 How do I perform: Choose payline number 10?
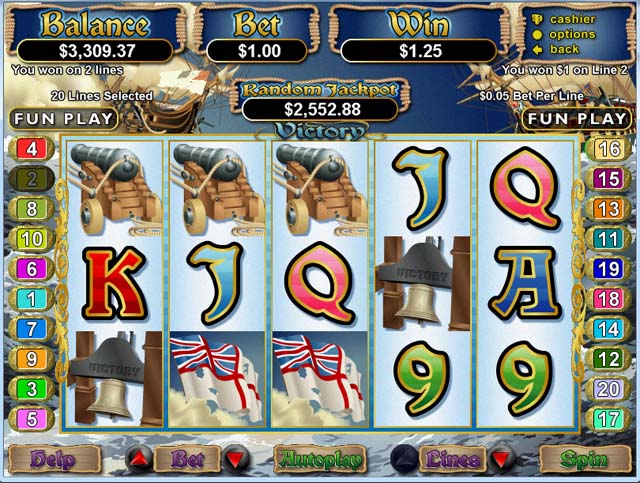point(30,239)
